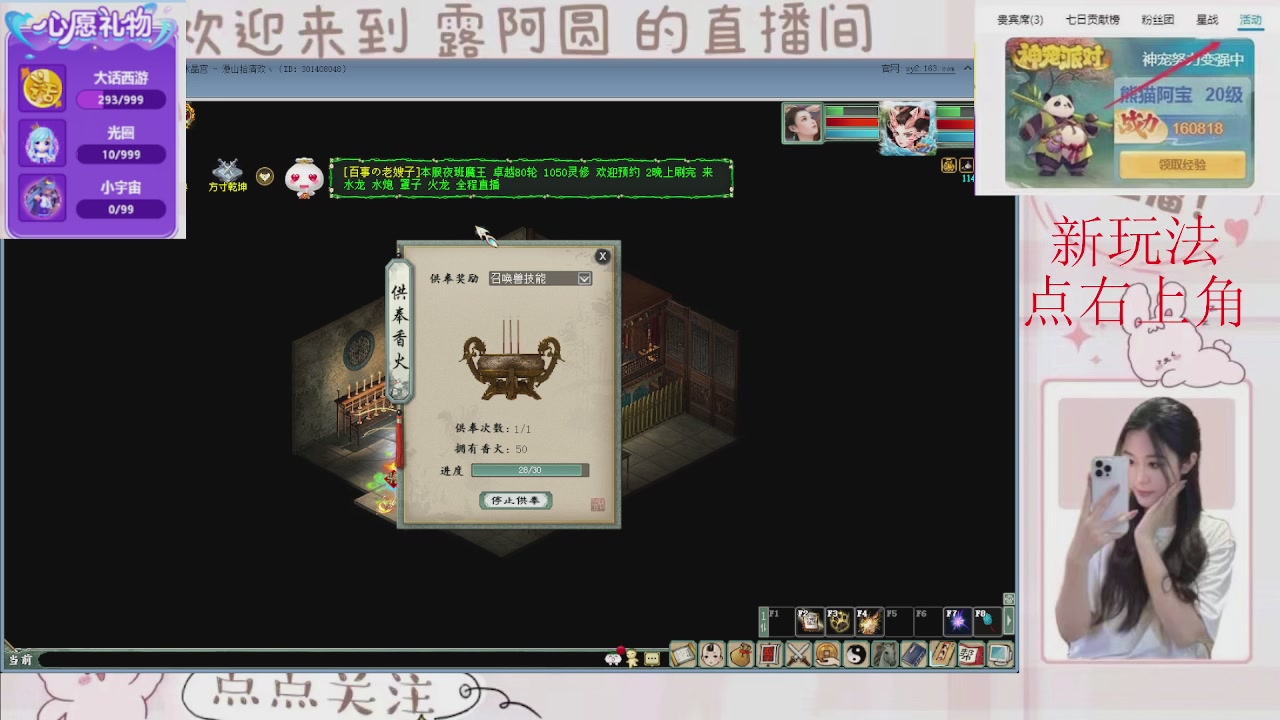Open the 召唤兽技能 reward dropdown
The height and width of the screenshot is (720, 1280).
pyautogui.click(x=540, y=278)
